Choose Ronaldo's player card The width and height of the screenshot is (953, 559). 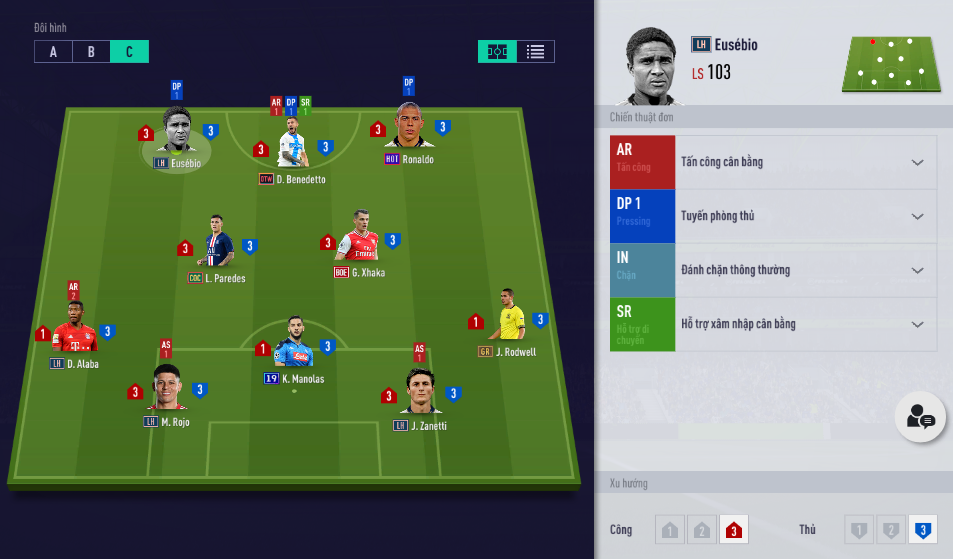coord(409,128)
